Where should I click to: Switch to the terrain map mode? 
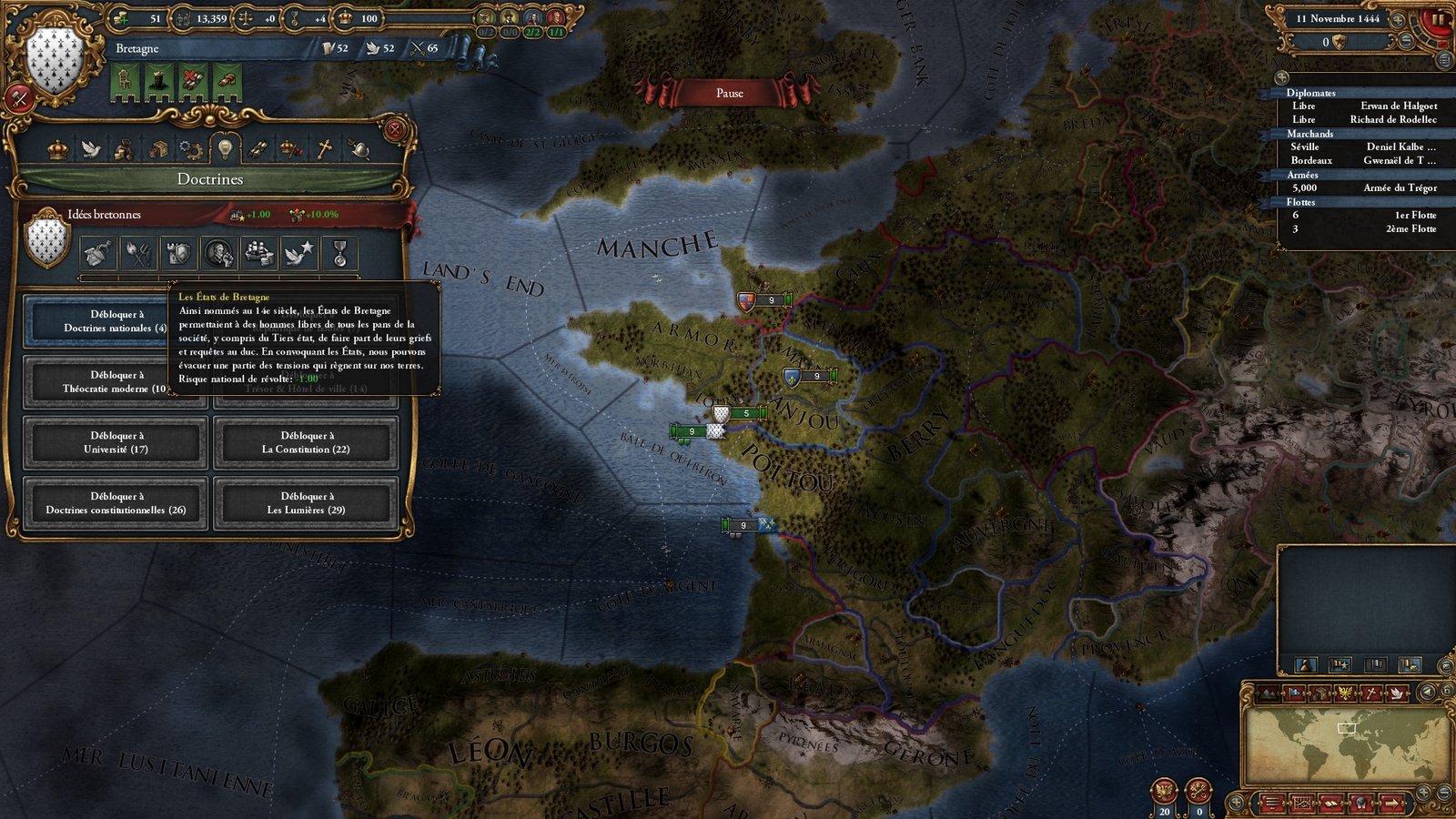1269,693
